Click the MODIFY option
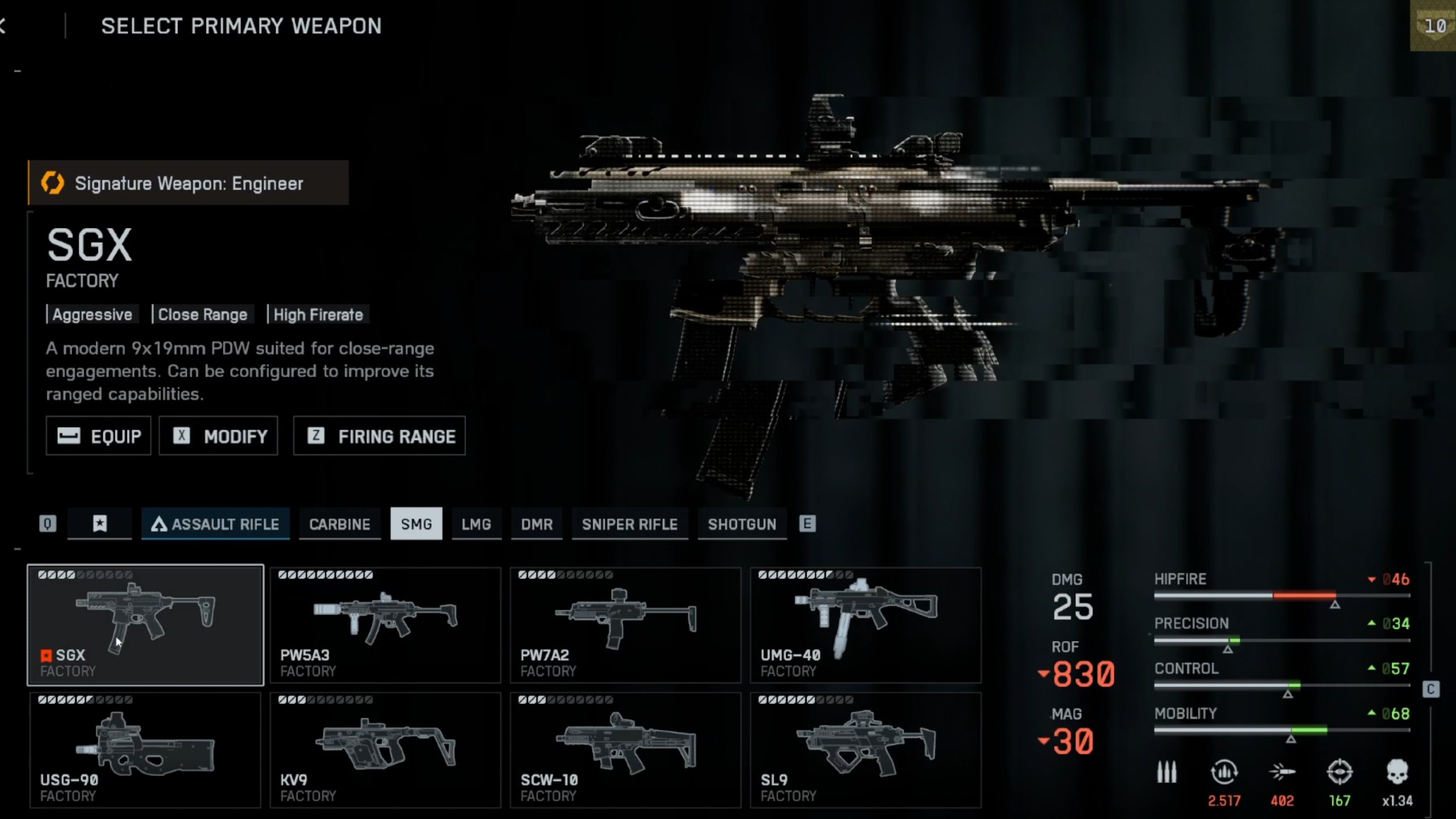1456x819 pixels. coord(218,436)
